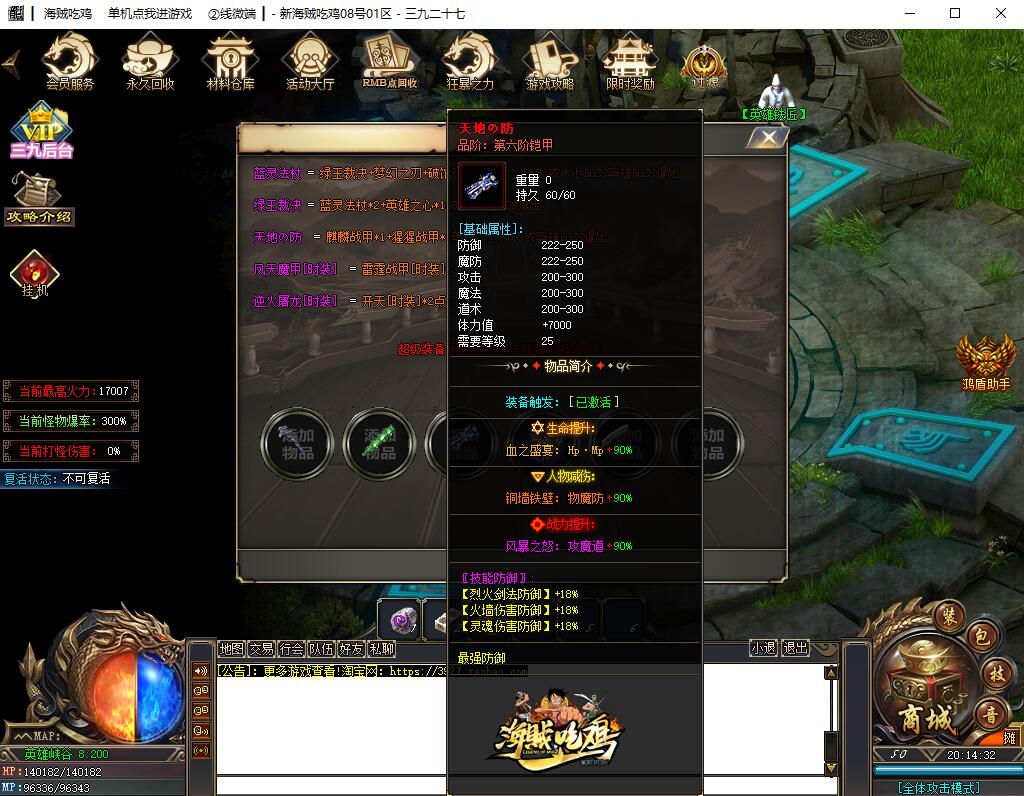
Task: Open the 包 bag button
Action: point(982,637)
